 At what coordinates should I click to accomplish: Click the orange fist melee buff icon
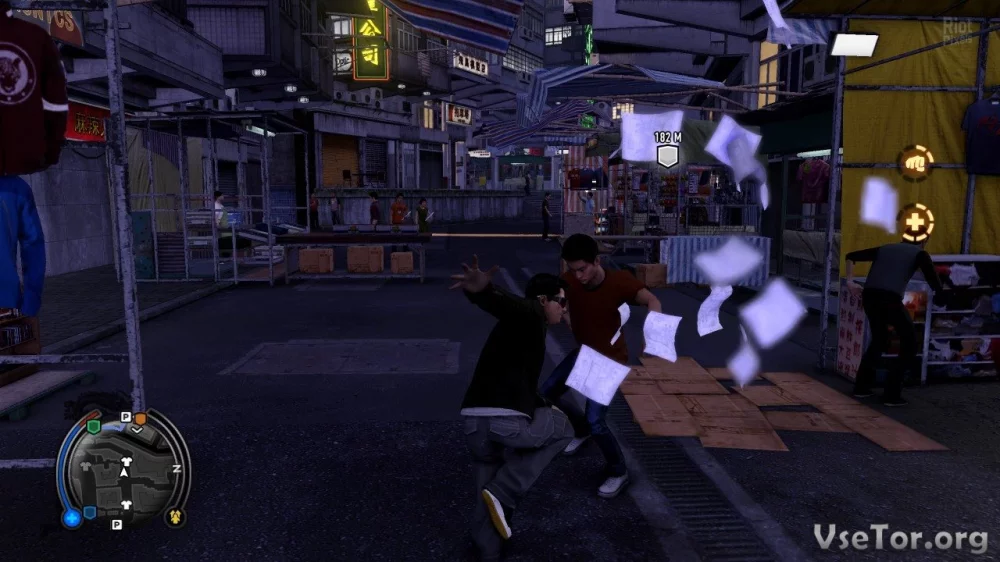[x=915, y=162]
